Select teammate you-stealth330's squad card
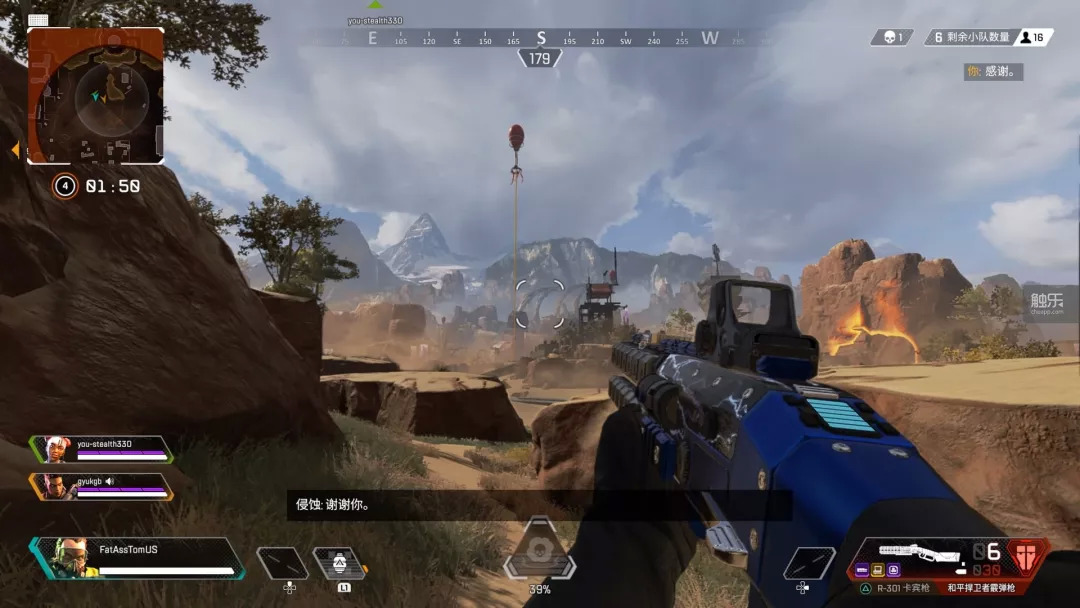The height and width of the screenshot is (608, 1080). click(102, 449)
